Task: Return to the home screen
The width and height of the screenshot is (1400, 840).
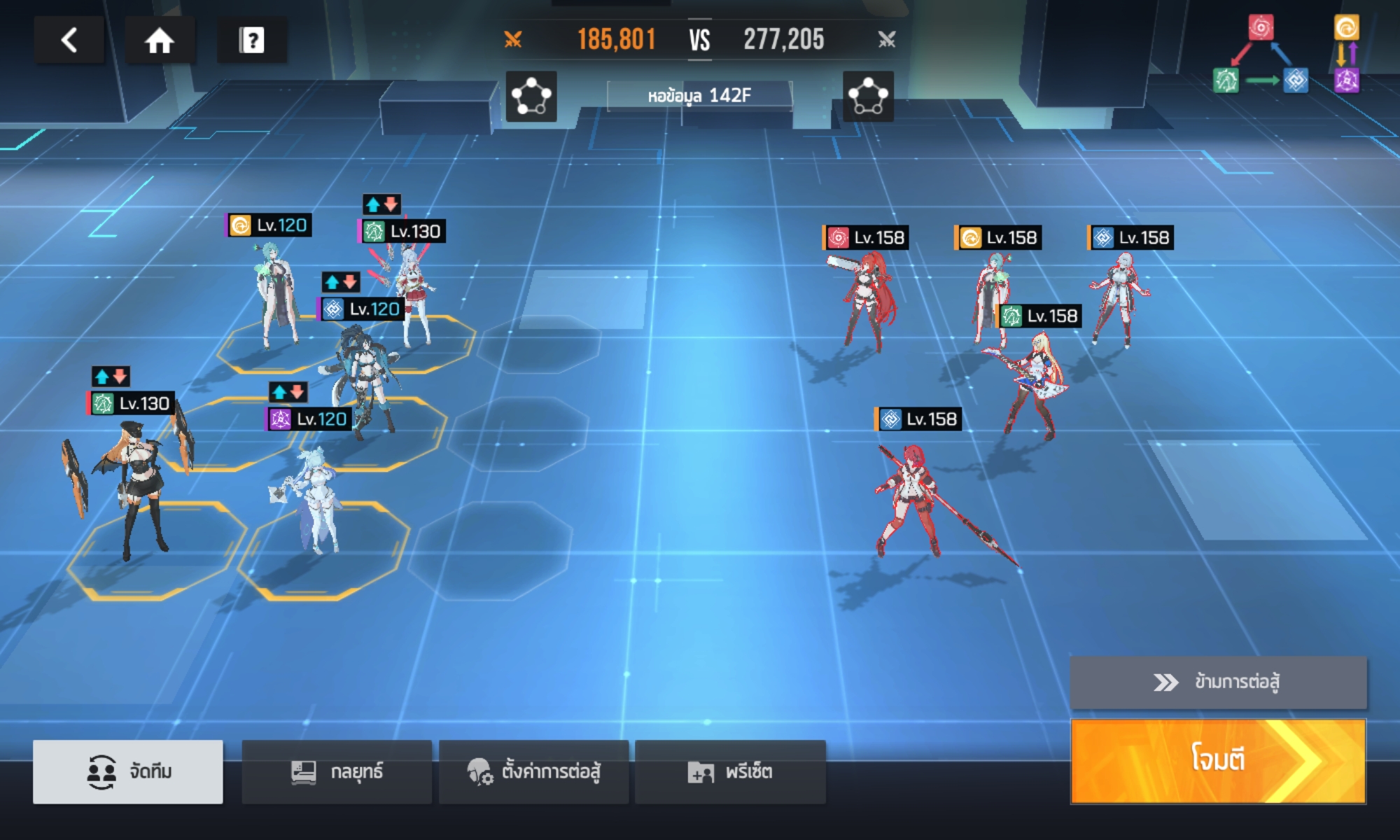Action: [x=160, y=40]
